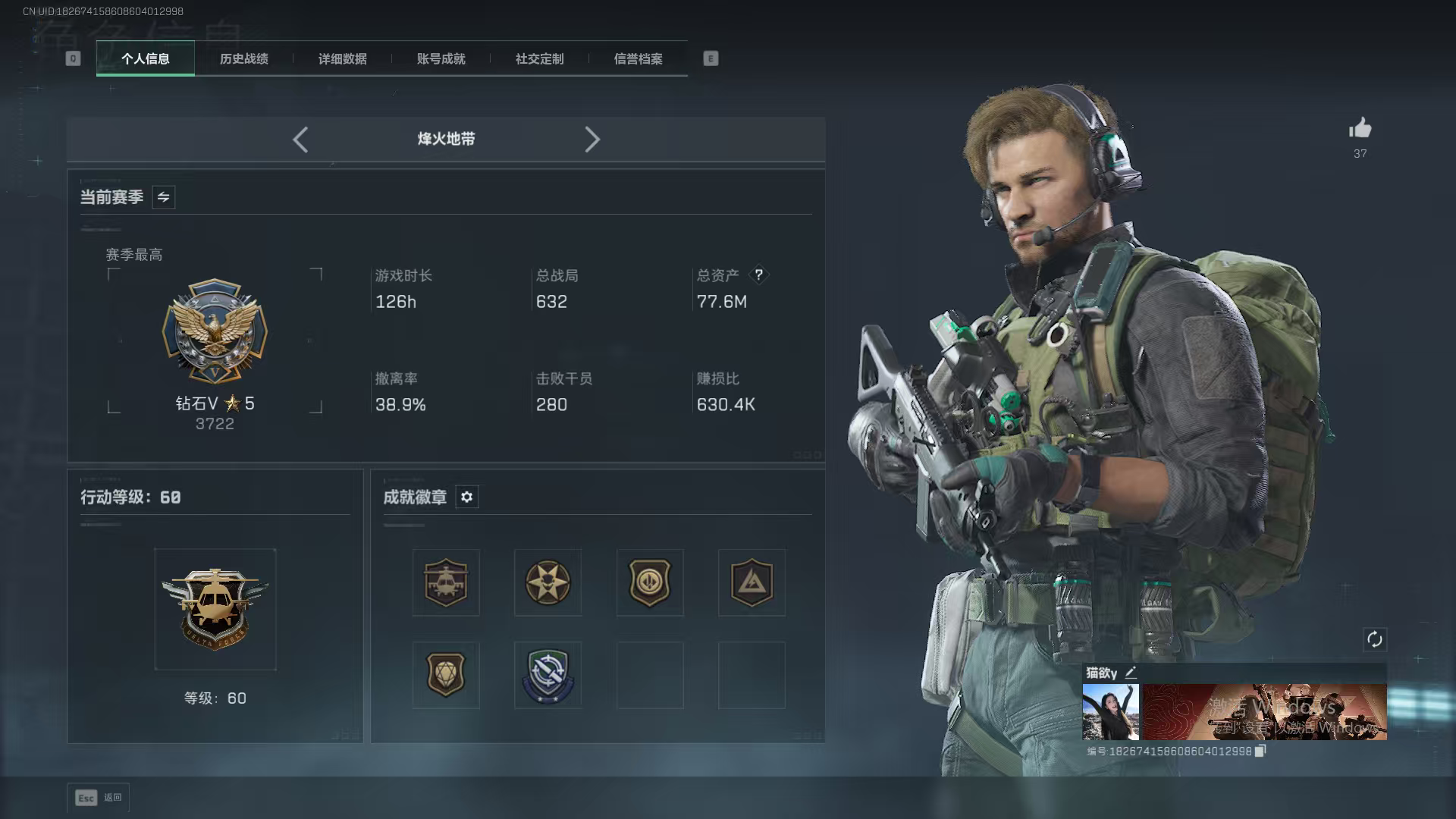Open the 总资产 question mark help

[758, 275]
